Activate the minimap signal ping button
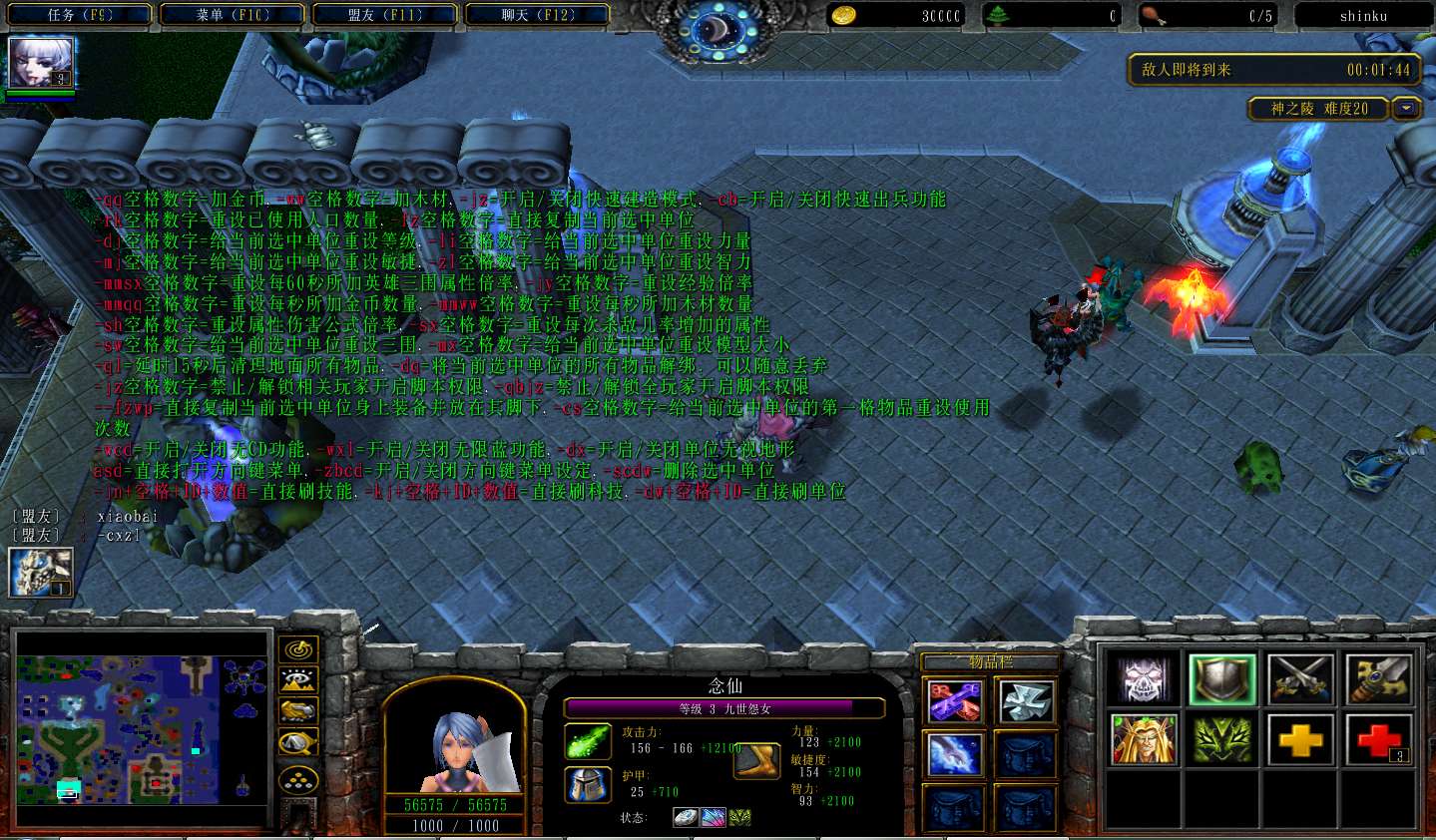 (x=298, y=649)
